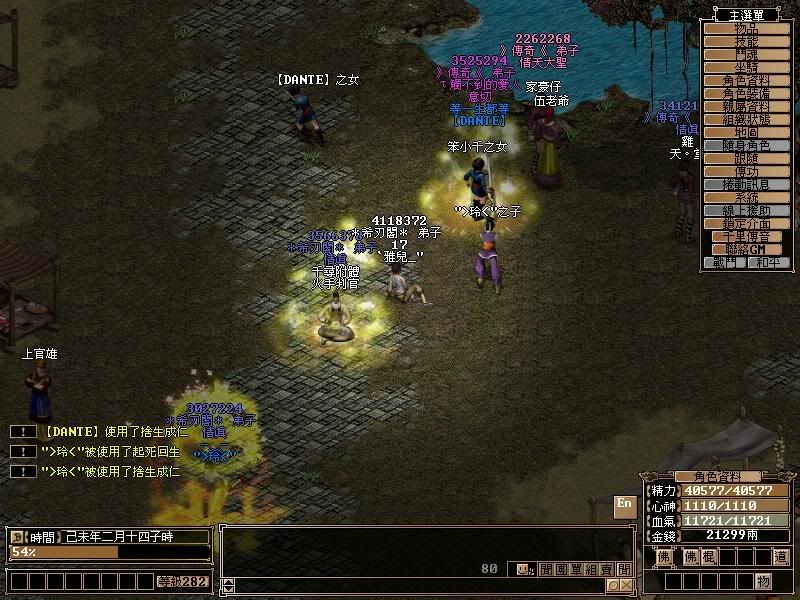Click the X button under chat channels
800x600 pixels.
626,585
